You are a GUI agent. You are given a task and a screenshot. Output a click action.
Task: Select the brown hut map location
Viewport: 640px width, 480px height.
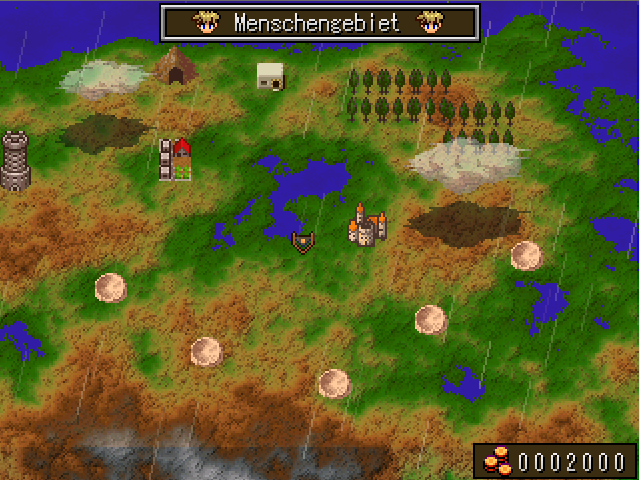[x=176, y=67]
